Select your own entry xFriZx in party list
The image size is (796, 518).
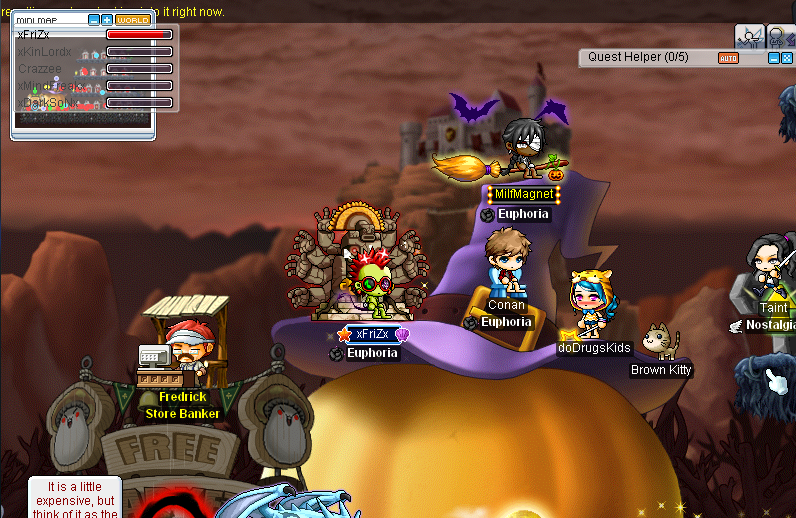[34, 34]
